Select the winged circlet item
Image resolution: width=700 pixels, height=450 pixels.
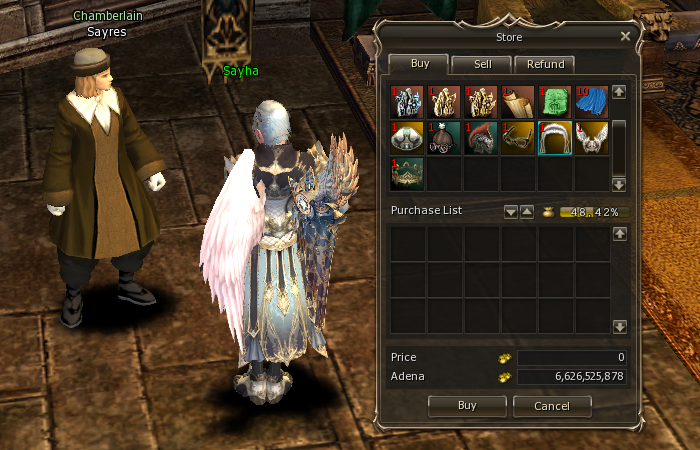tap(592, 138)
